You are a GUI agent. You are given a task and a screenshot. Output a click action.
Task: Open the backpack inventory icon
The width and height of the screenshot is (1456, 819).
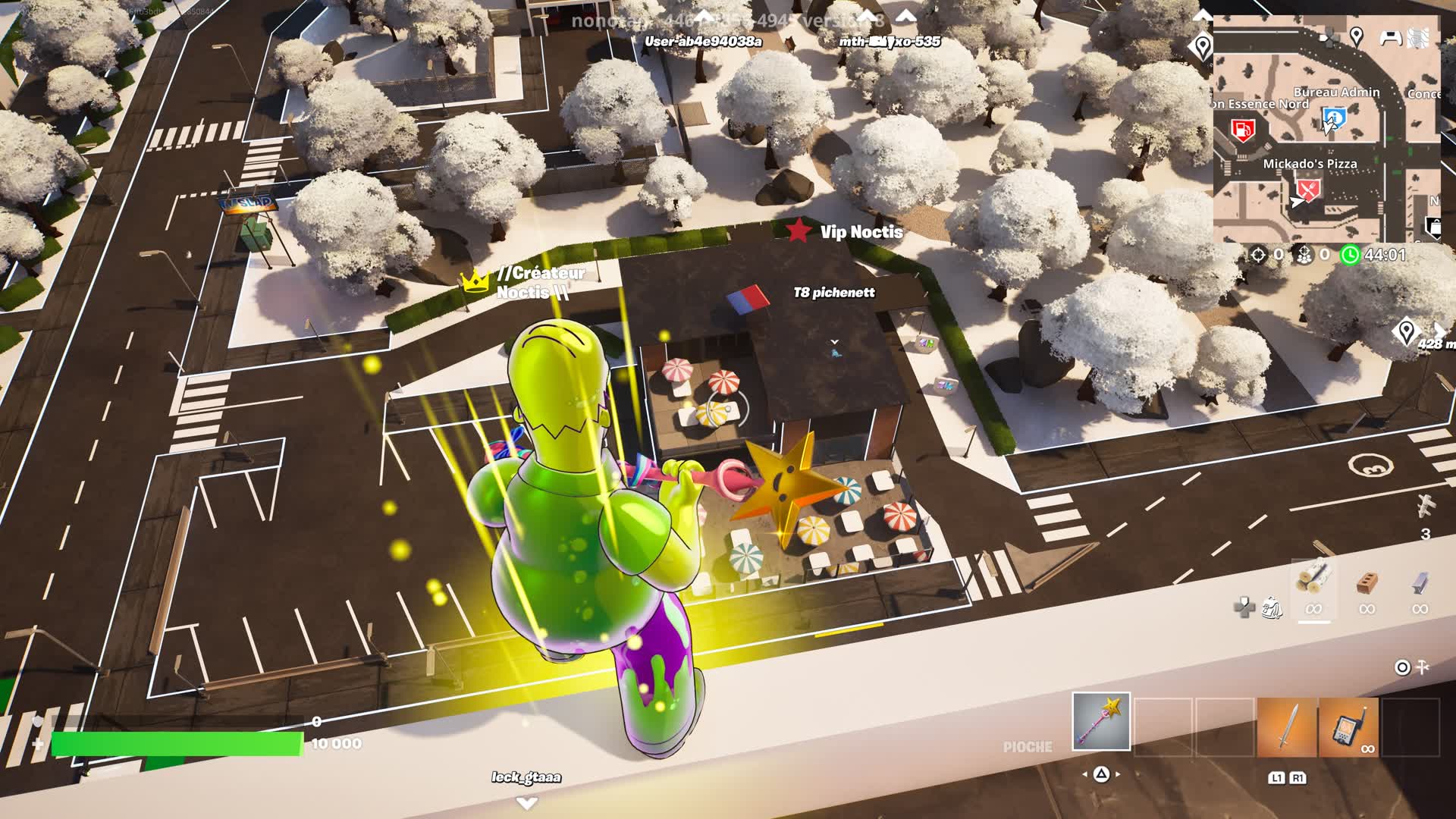click(1272, 607)
